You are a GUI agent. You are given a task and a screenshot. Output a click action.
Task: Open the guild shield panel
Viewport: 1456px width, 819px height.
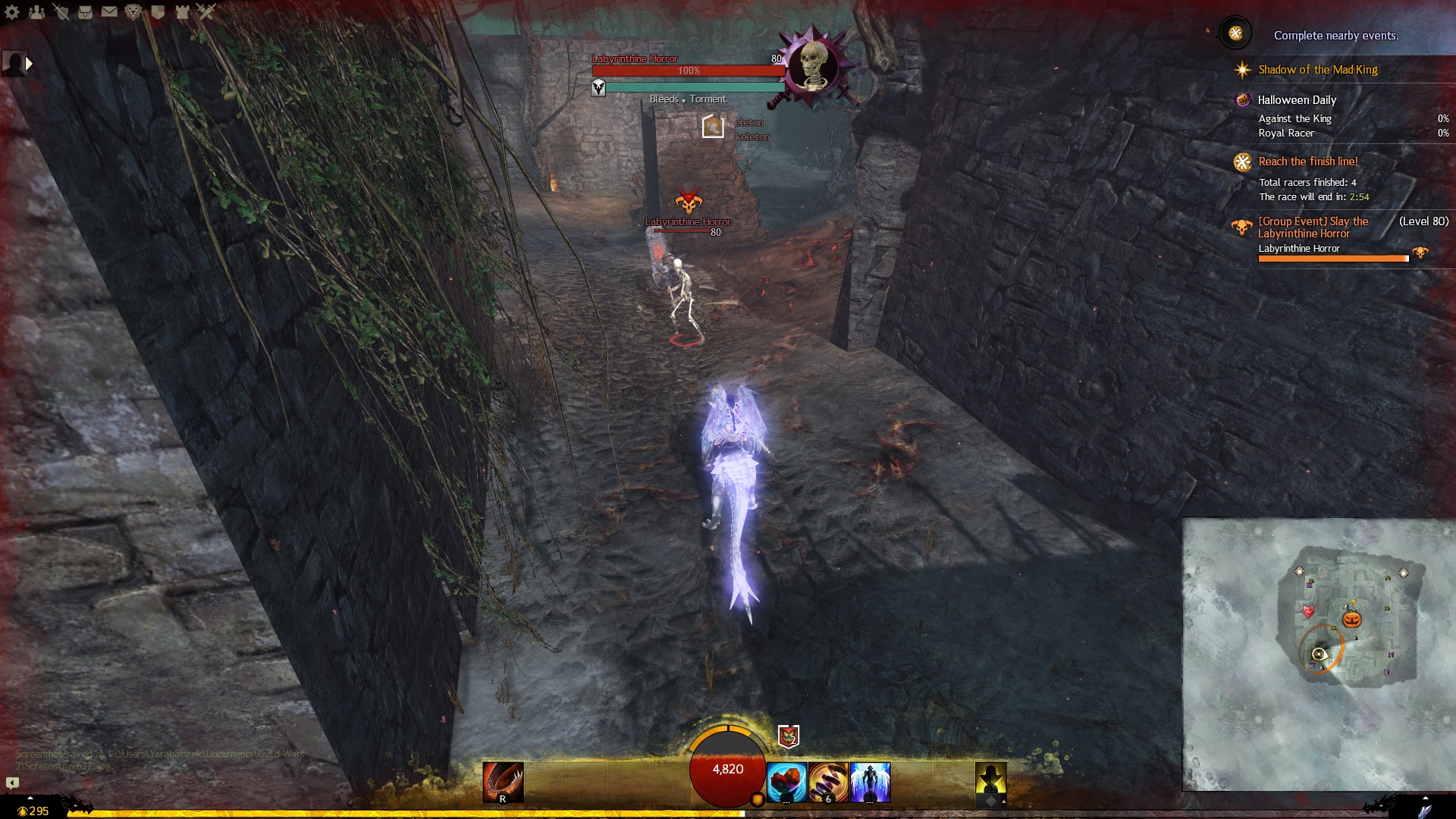click(158, 12)
